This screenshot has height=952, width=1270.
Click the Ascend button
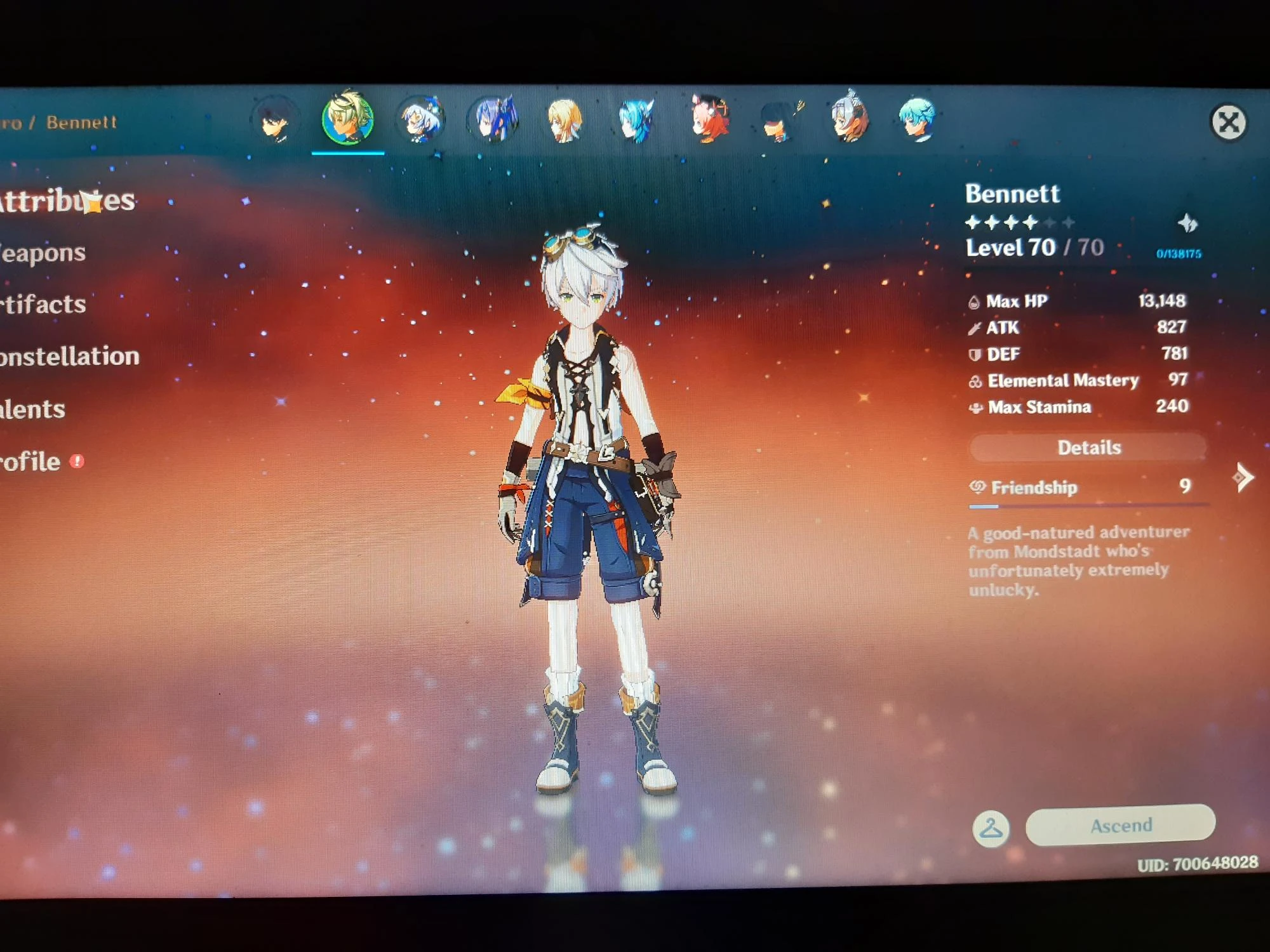coord(1121,824)
